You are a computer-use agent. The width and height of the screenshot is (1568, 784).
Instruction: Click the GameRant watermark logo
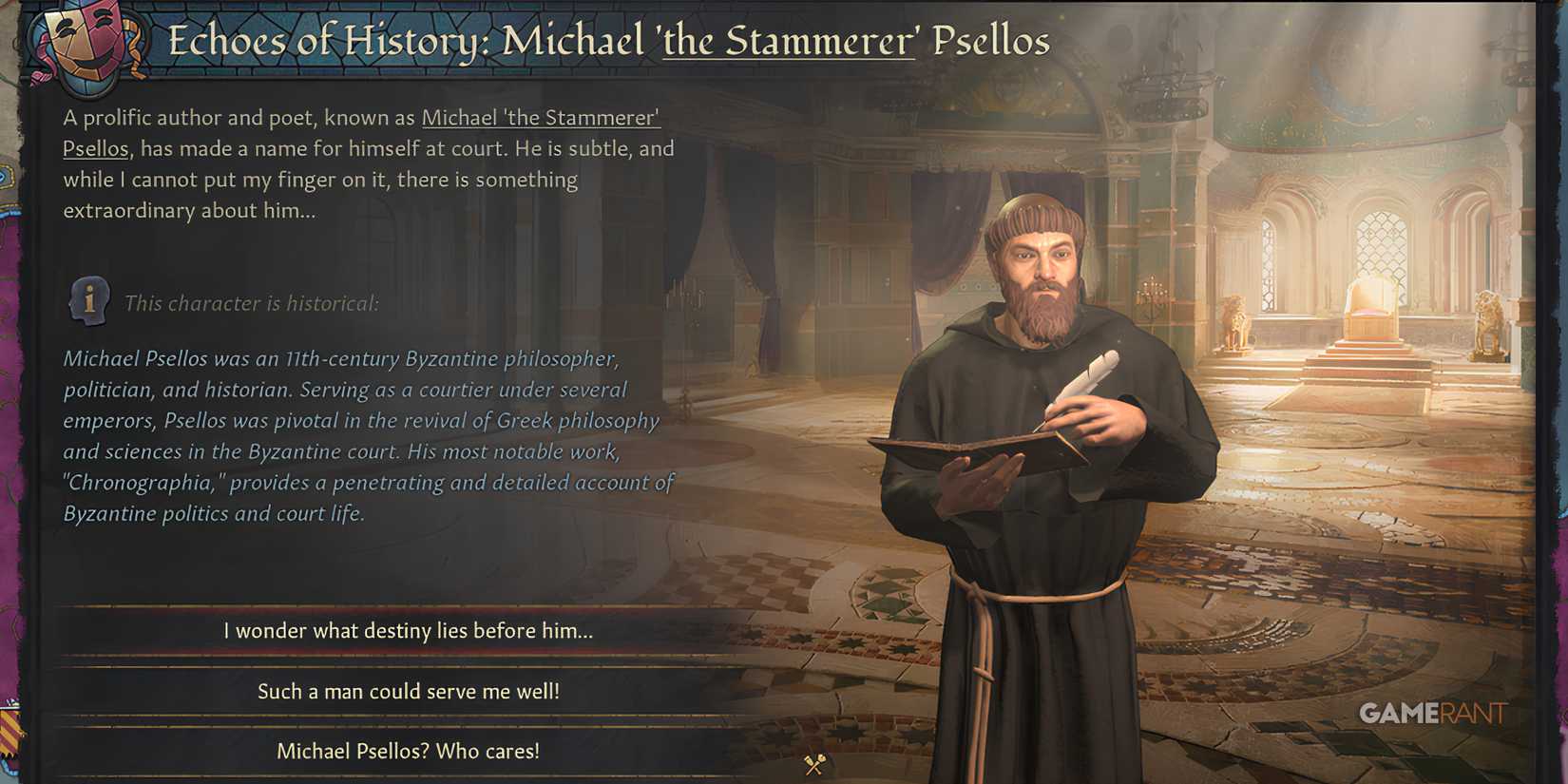[x=1437, y=715]
